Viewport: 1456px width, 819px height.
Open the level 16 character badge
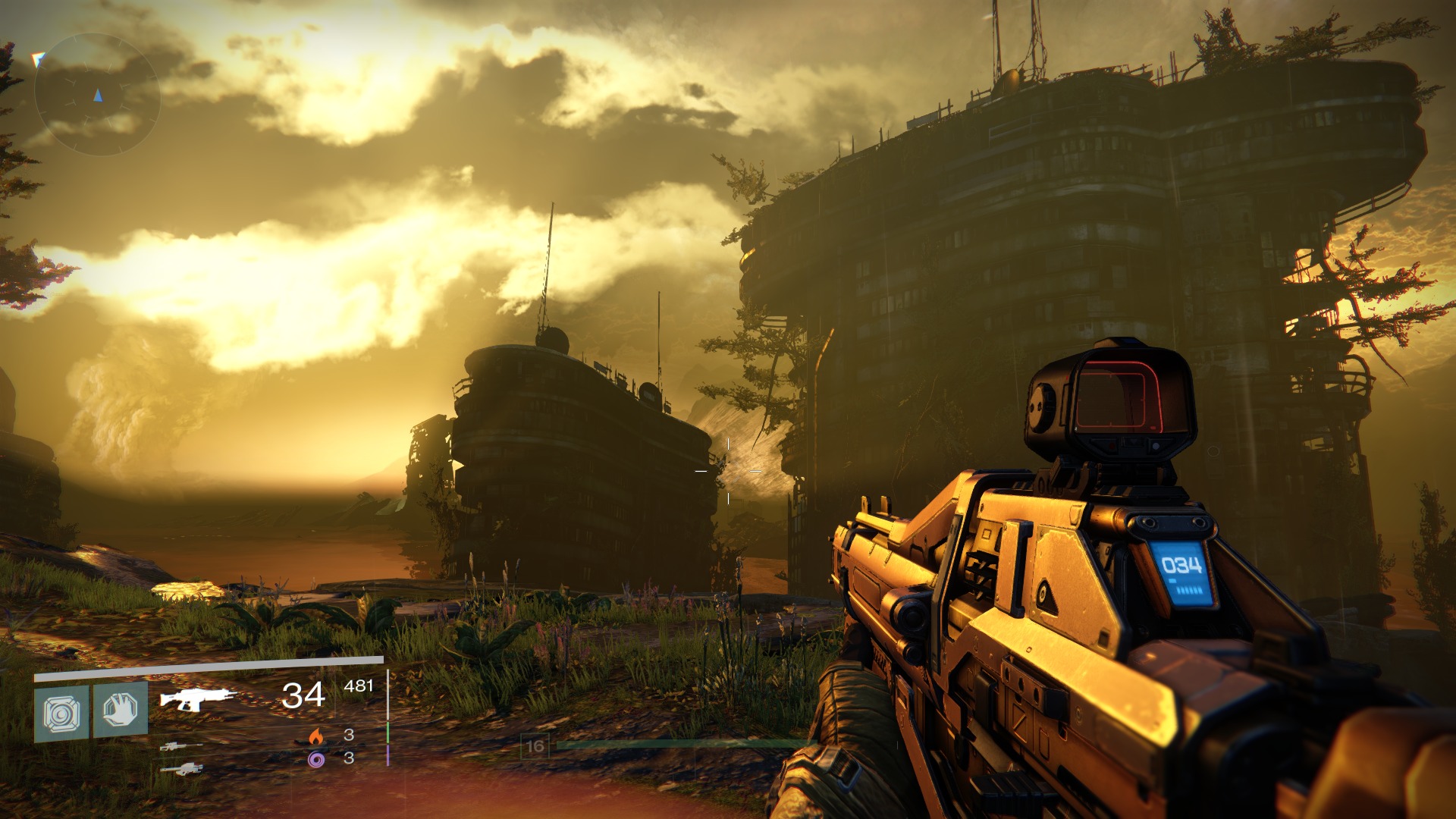click(535, 746)
